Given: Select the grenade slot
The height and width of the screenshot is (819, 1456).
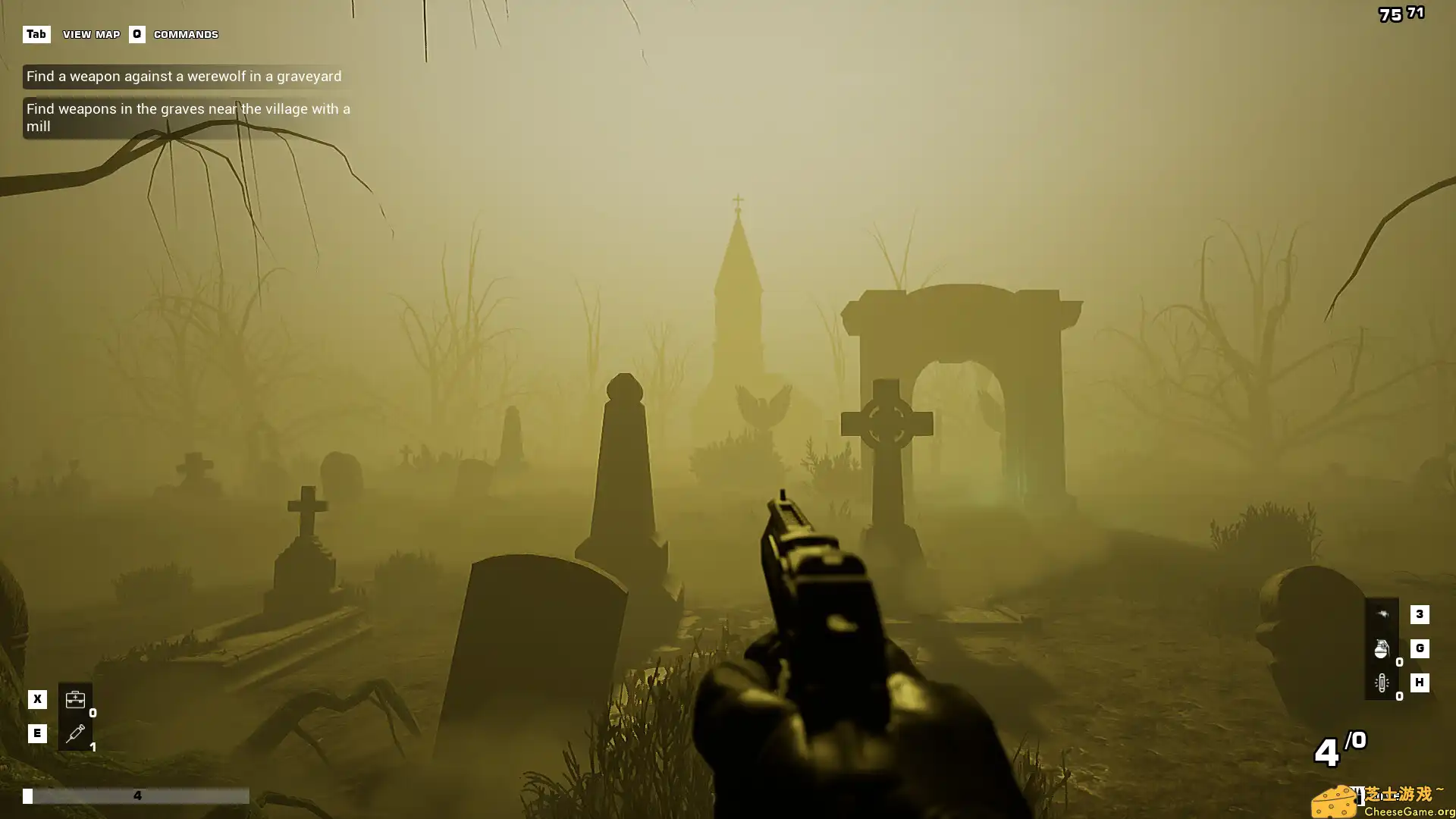Looking at the screenshot, I should [x=1382, y=649].
